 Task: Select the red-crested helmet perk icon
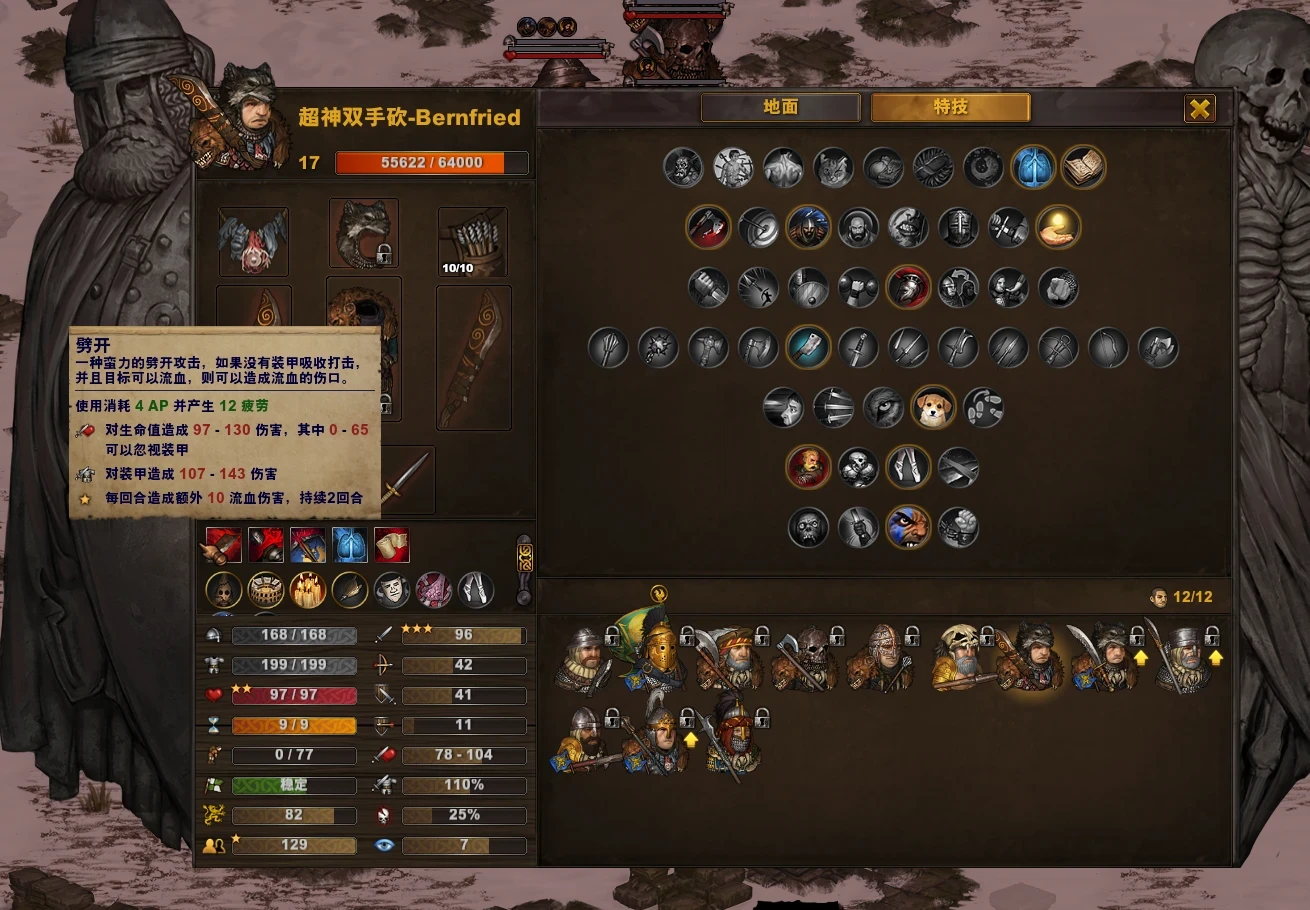(908, 288)
